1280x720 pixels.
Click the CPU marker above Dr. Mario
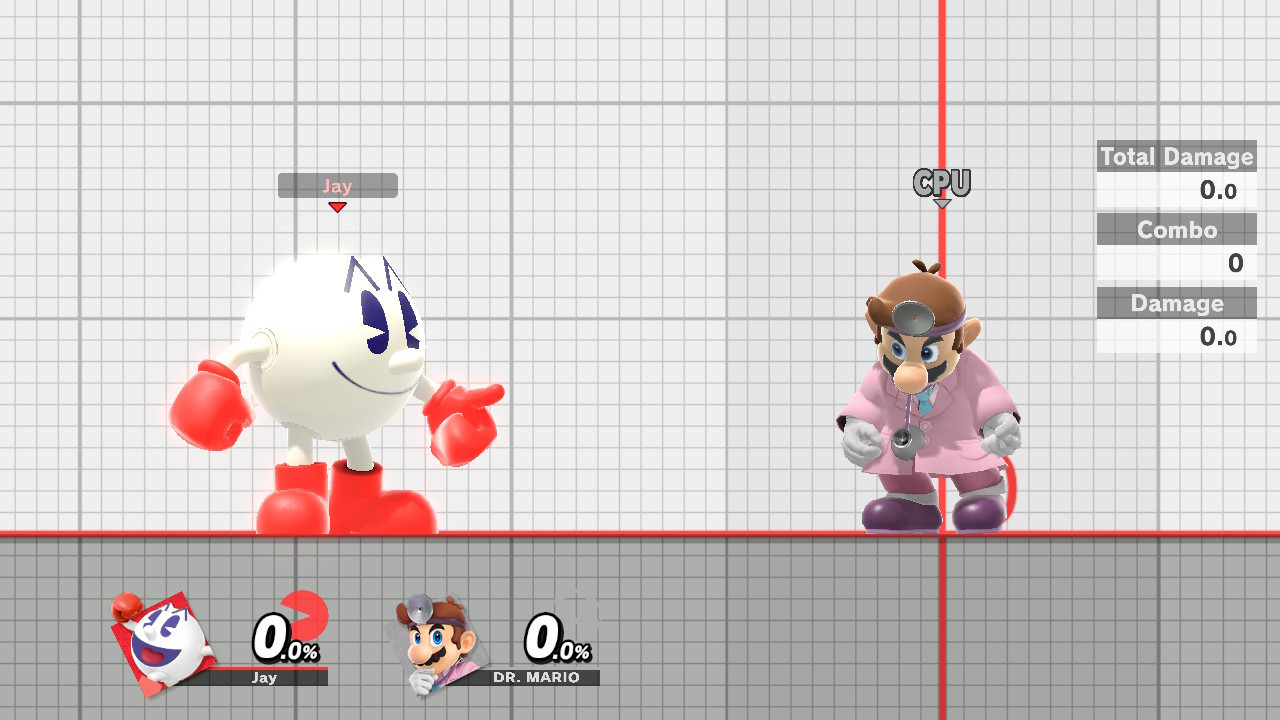coord(941,183)
